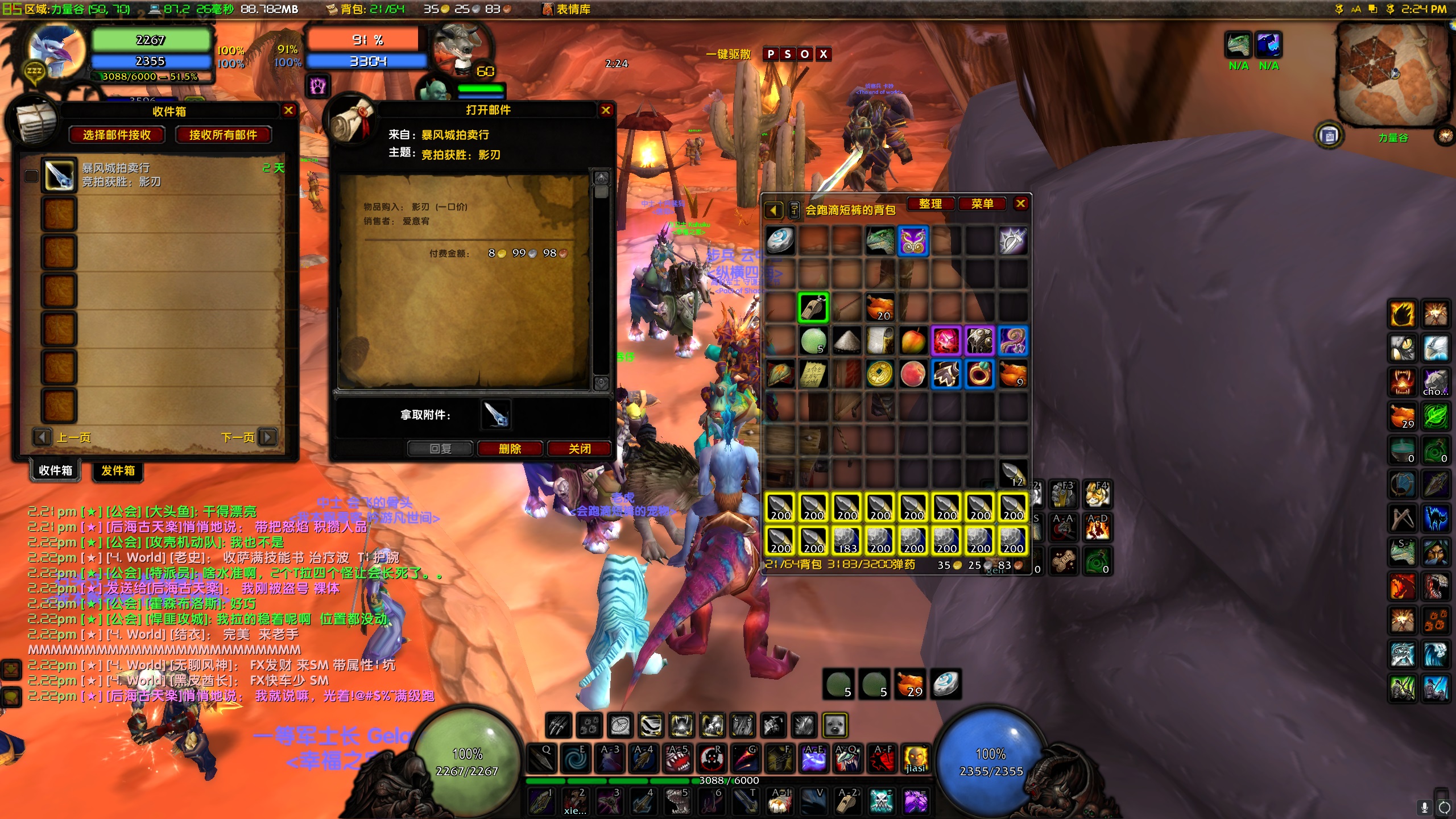Tick the checkbox beside the auction mail
The width and height of the screenshot is (1456, 819).
coord(32,176)
